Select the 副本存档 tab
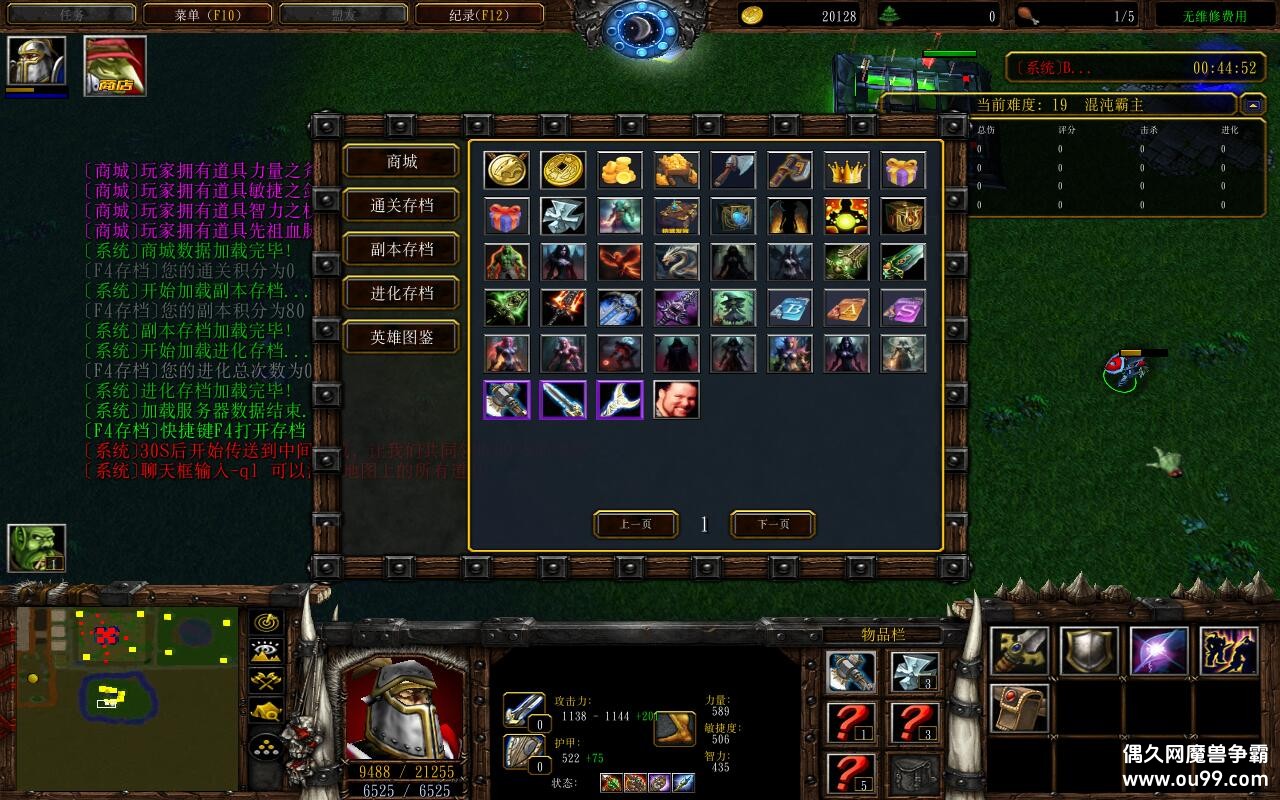Image resolution: width=1280 pixels, height=800 pixels. [401, 250]
